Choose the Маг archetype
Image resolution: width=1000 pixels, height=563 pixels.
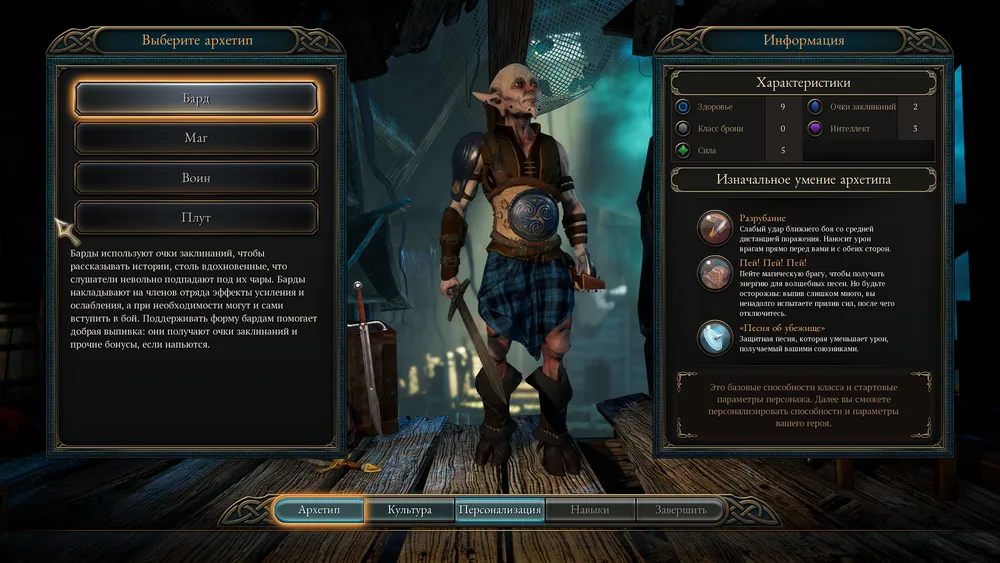[x=196, y=138]
